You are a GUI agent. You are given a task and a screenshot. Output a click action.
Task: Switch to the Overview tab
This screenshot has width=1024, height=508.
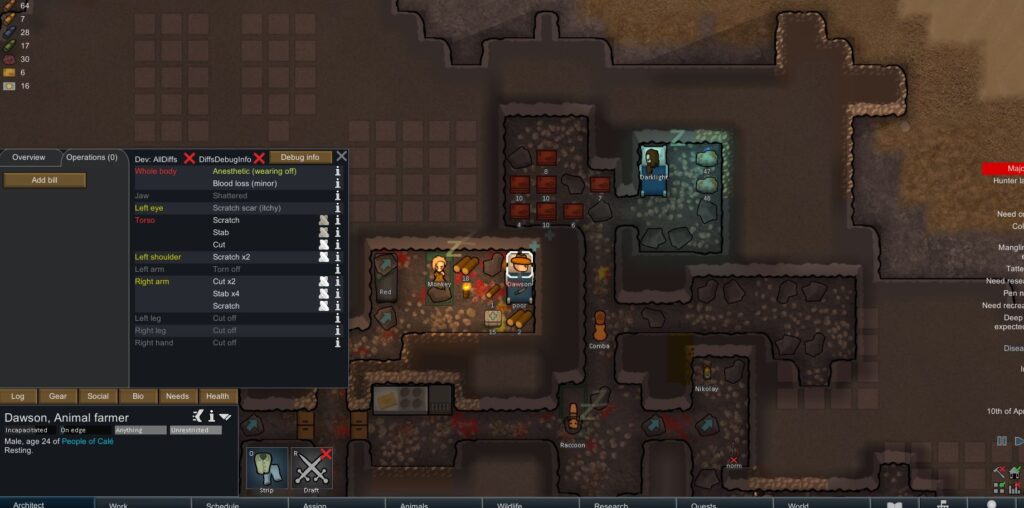tap(29, 157)
